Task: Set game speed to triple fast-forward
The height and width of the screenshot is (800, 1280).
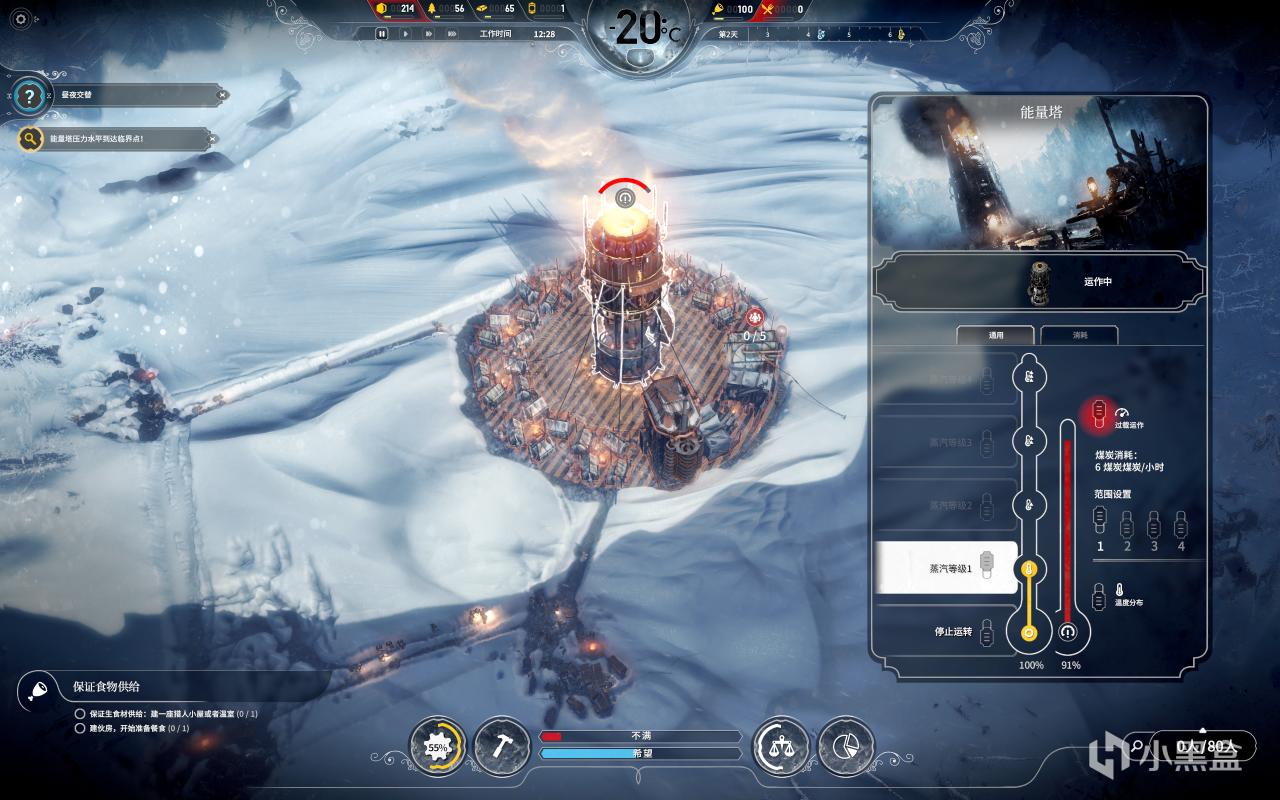Action: pos(452,33)
